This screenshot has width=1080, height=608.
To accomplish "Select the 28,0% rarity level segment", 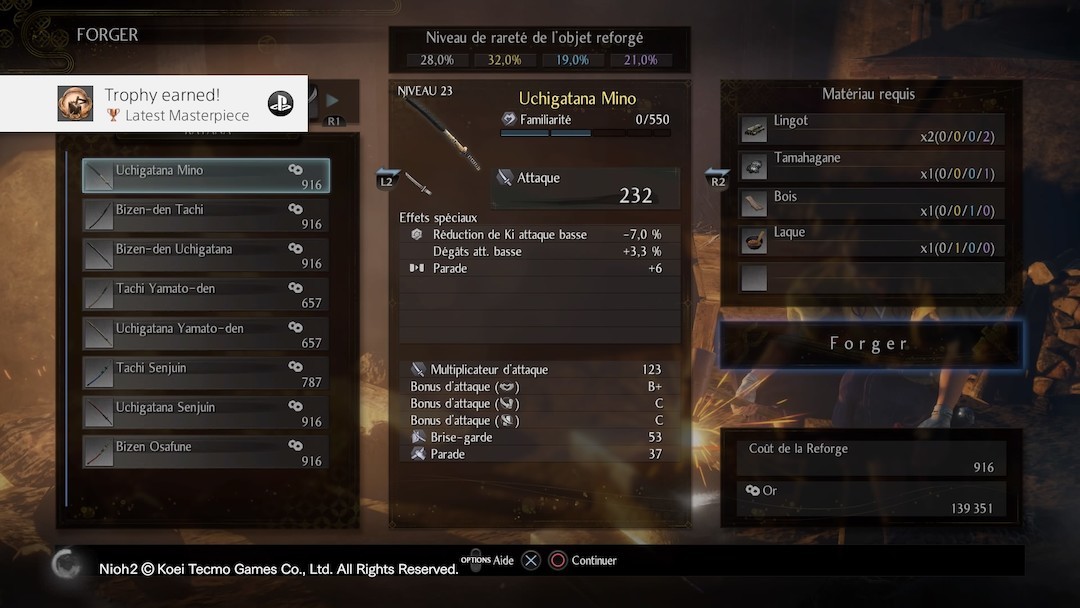I will pyautogui.click(x=437, y=60).
